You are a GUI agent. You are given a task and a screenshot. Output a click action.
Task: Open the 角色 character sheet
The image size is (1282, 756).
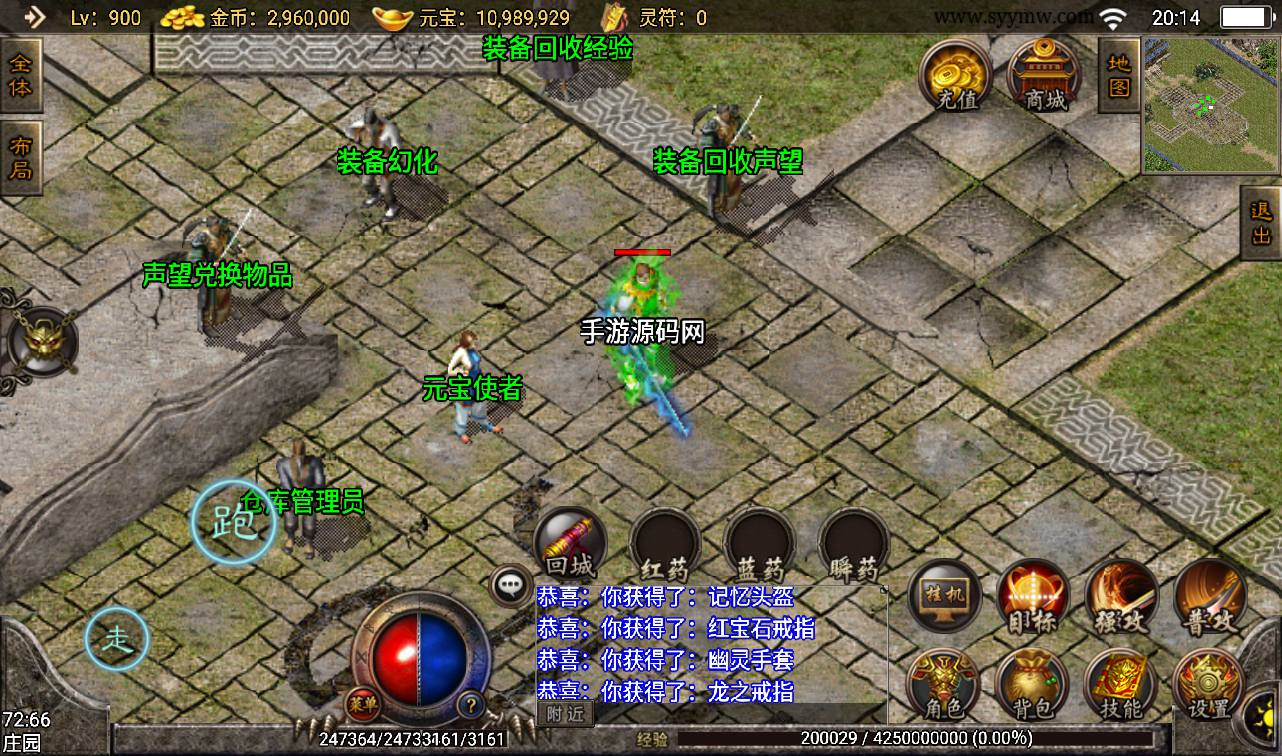[943, 685]
